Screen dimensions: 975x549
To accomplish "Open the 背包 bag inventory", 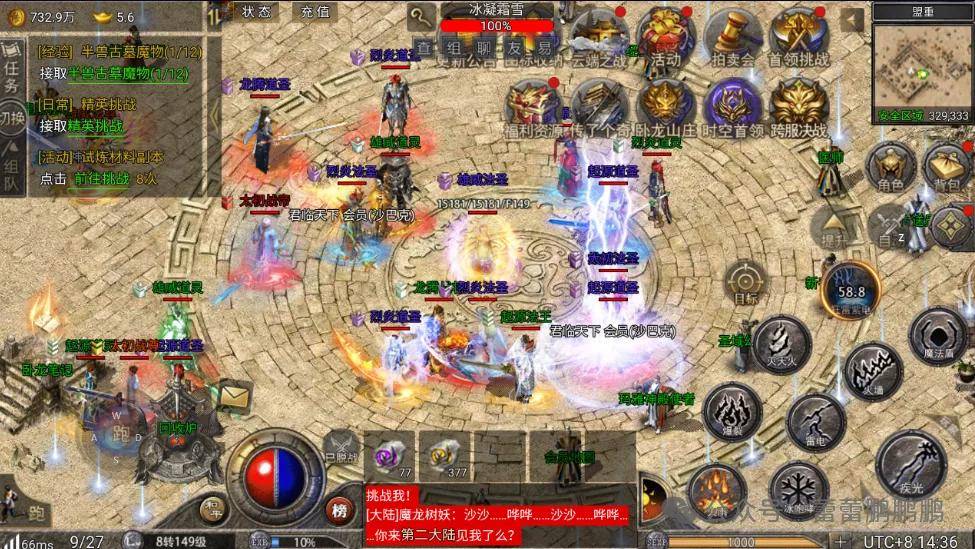I will pyautogui.click(x=947, y=165).
